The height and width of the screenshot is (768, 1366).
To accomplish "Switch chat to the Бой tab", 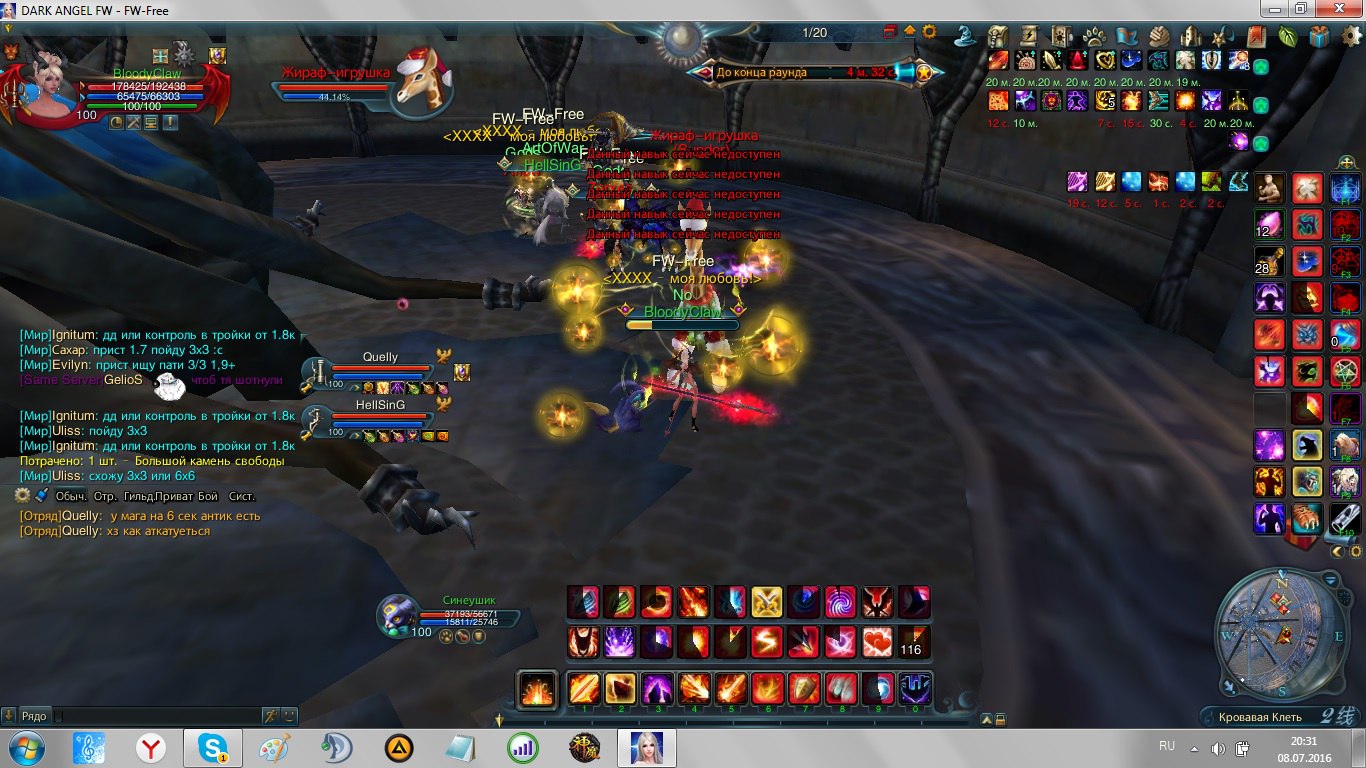I will [207, 496].
